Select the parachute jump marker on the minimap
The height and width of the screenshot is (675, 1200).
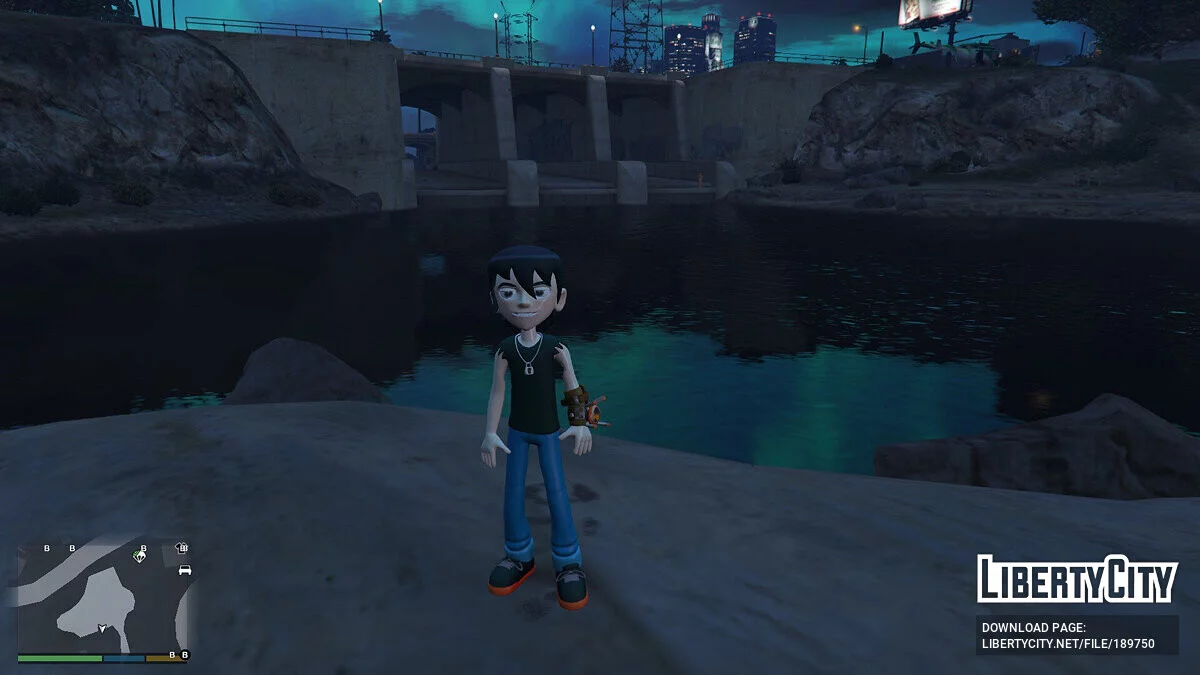[x=139, y=556]
